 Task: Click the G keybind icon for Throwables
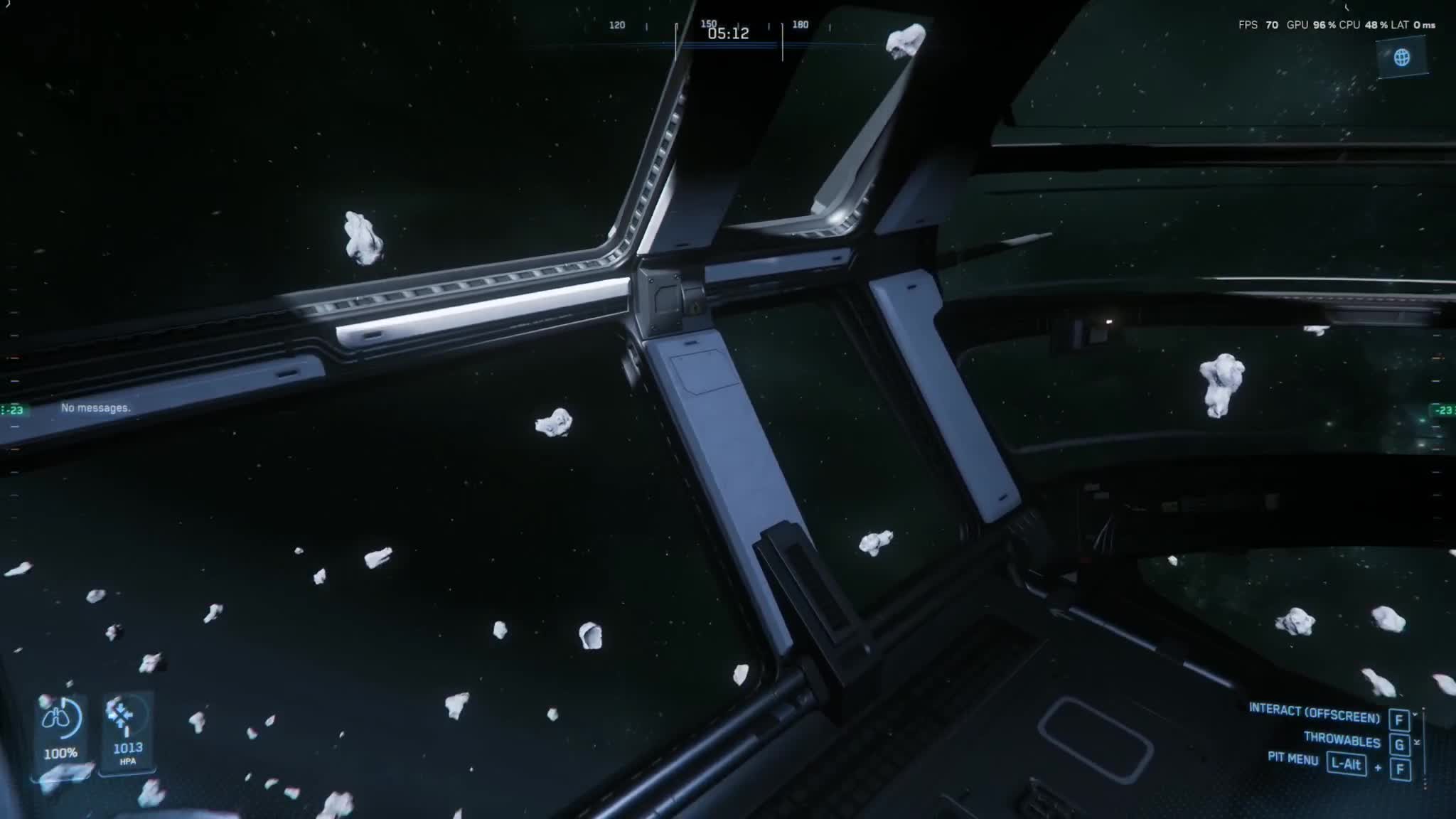click(x=1401, y=743)
